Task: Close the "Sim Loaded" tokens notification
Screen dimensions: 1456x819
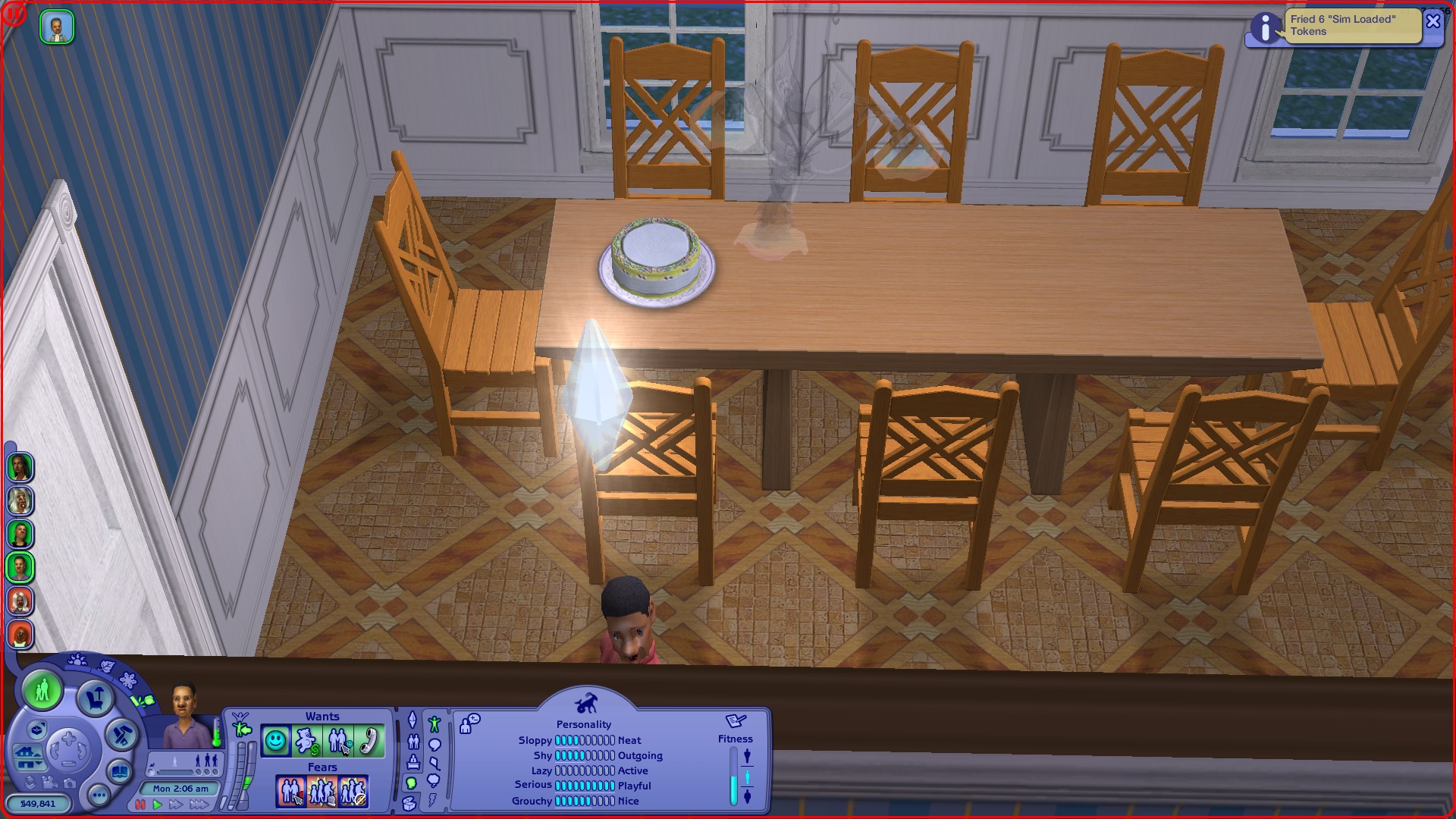Action: 1432,21
